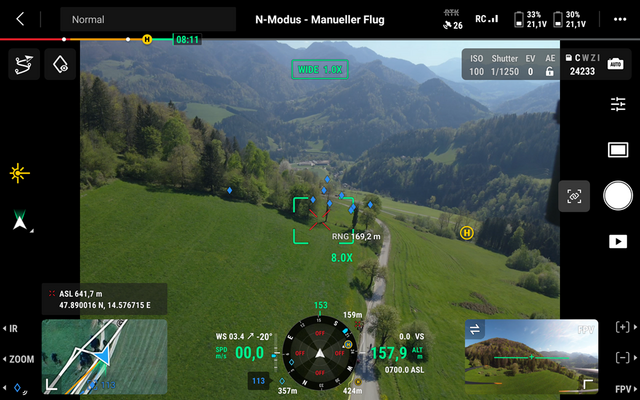Activate the target focus scan button
This screenshot has width=640, height=400.
tap(575, 196)
